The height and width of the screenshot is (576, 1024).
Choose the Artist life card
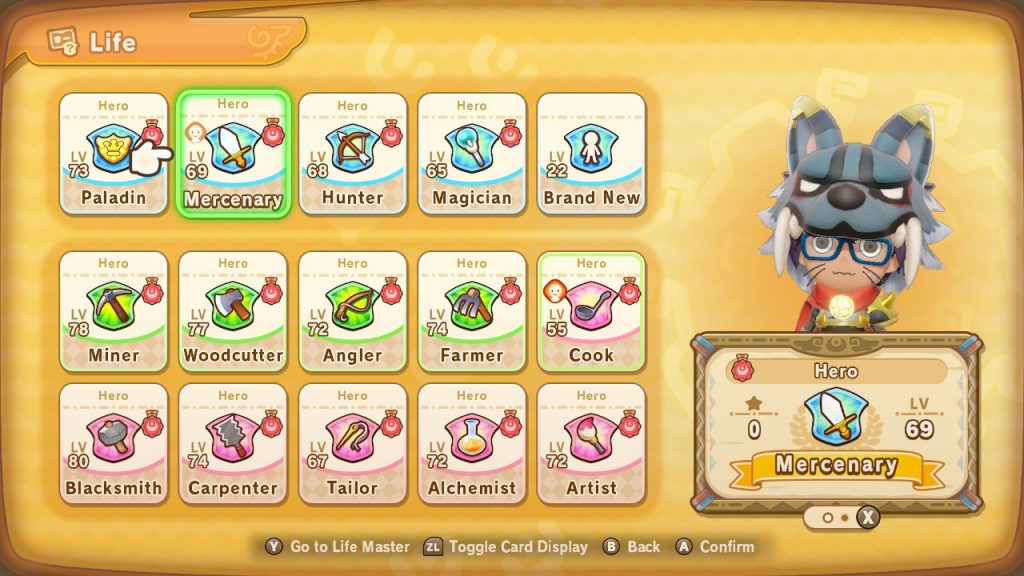591,443
